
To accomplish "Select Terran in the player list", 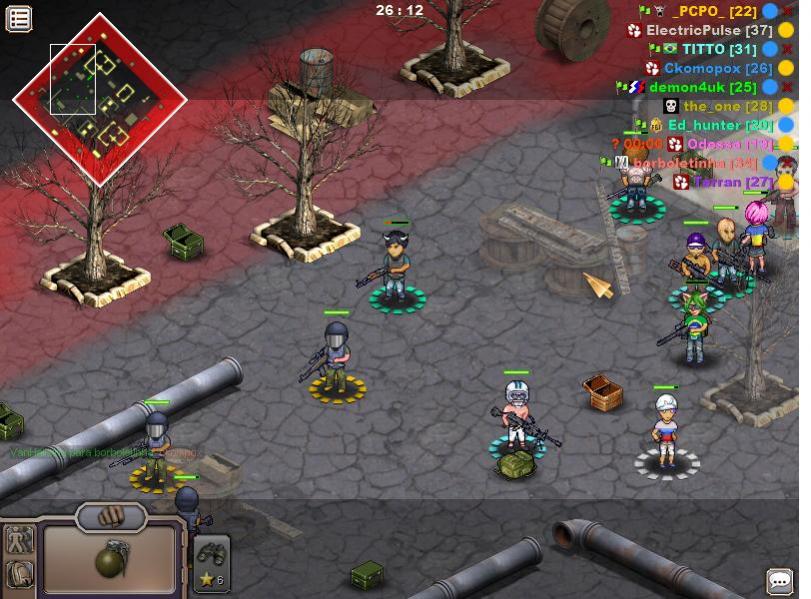I will [x=731, y=182].
